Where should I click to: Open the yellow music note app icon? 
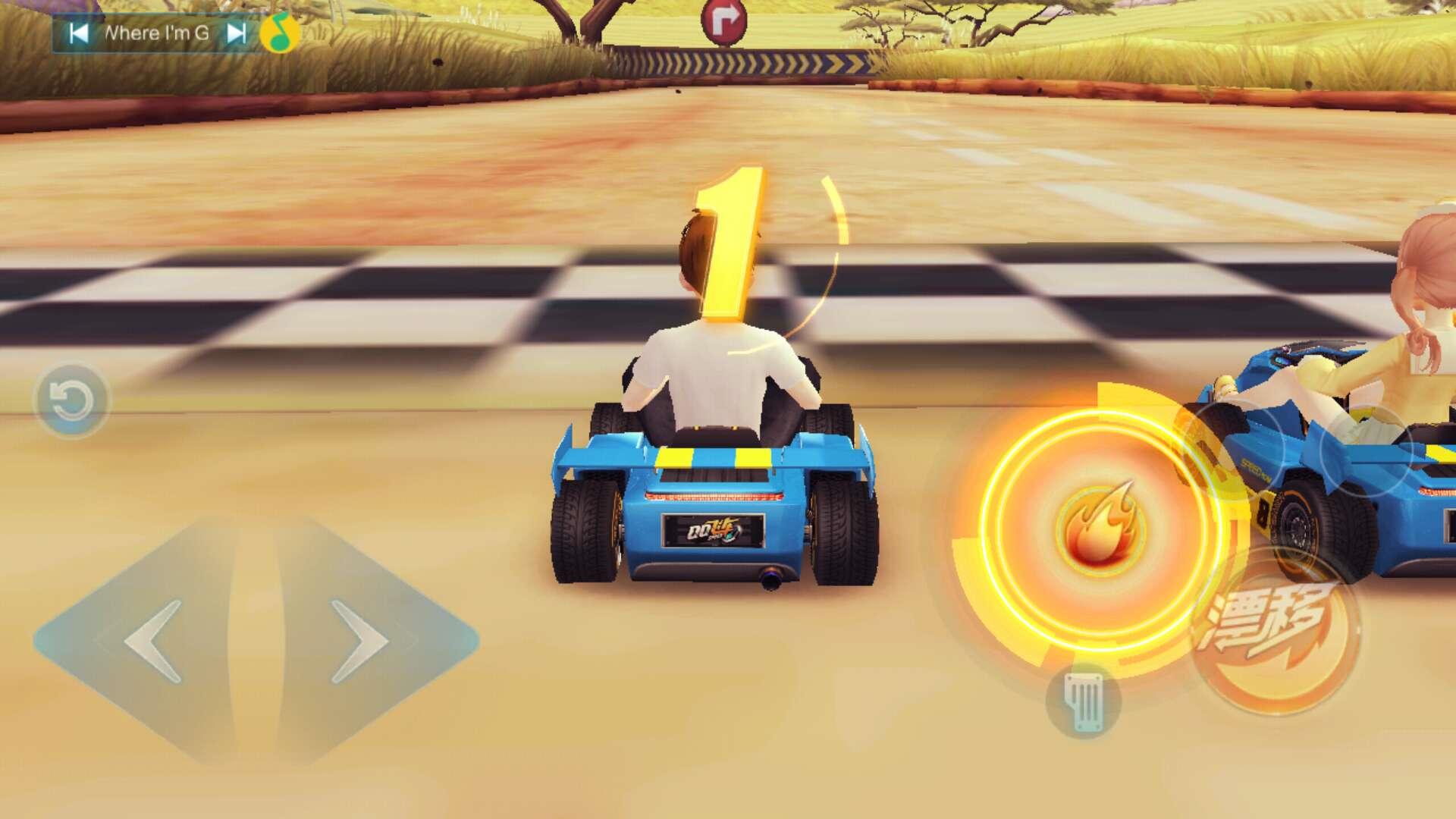tap(279, 33)
